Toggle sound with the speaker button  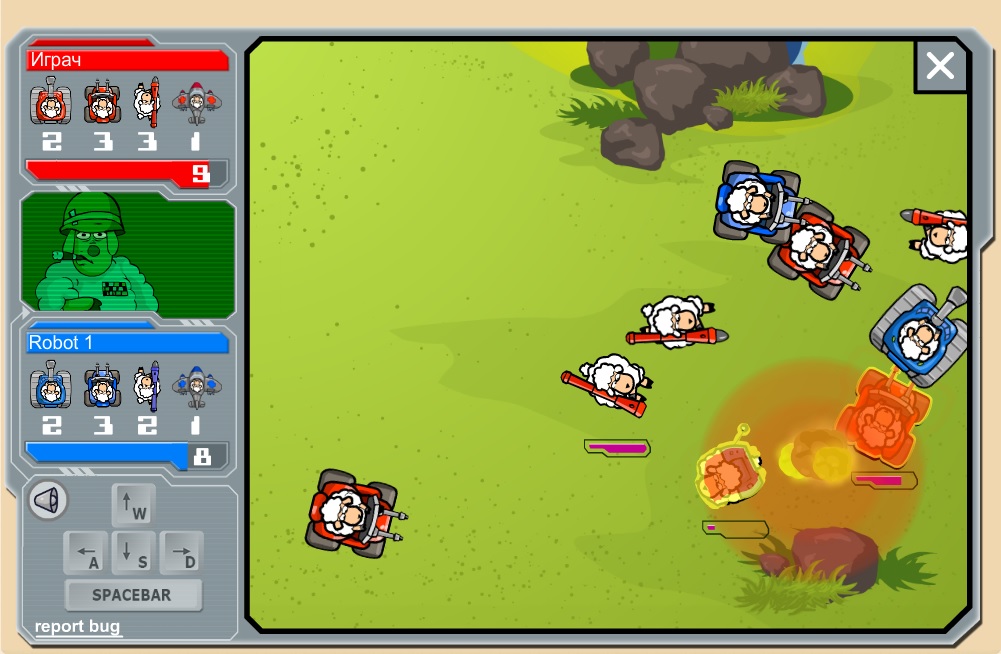(47, 500)
